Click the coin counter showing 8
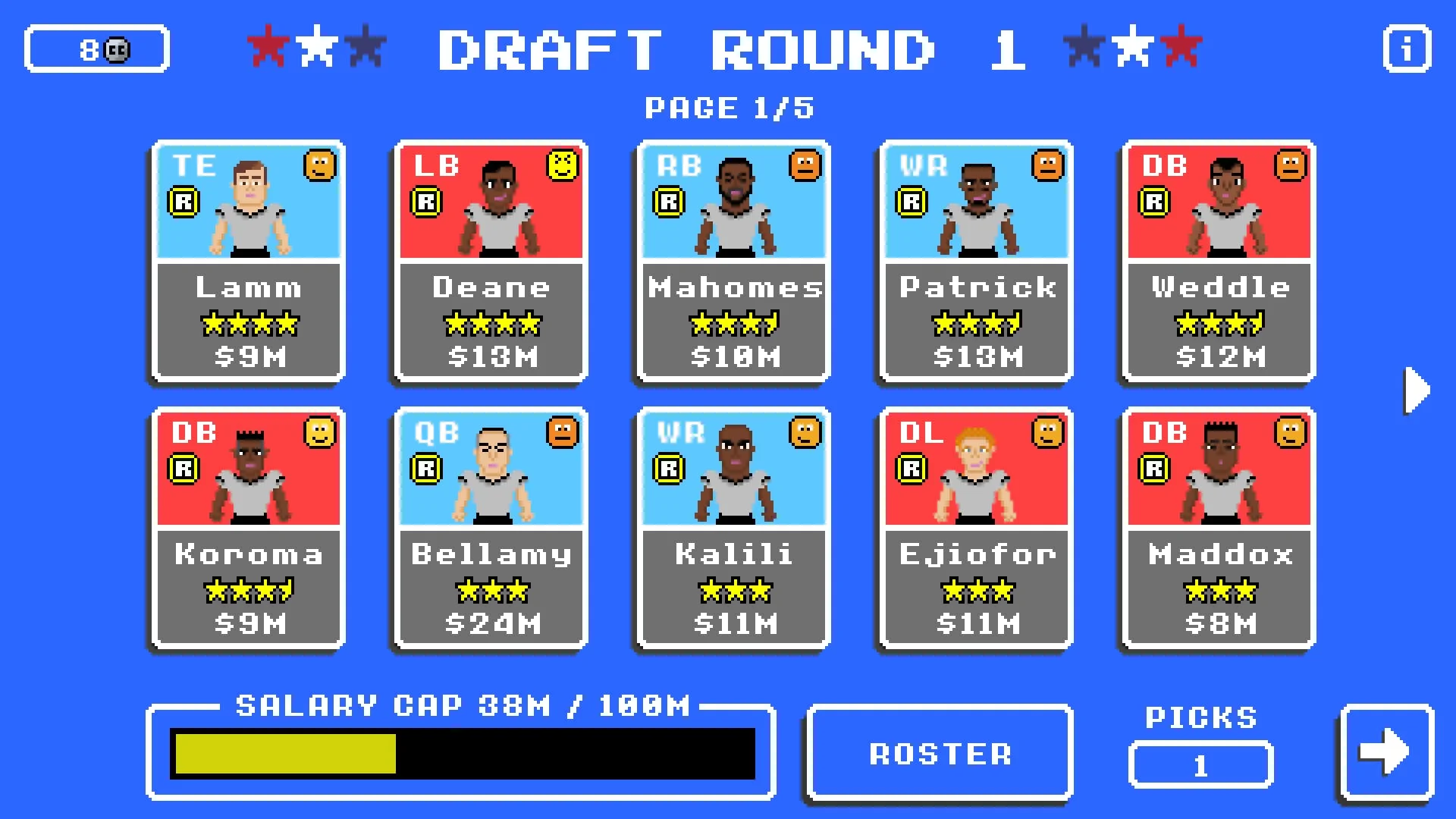The image size is (1456, 819). pos(96,49)
